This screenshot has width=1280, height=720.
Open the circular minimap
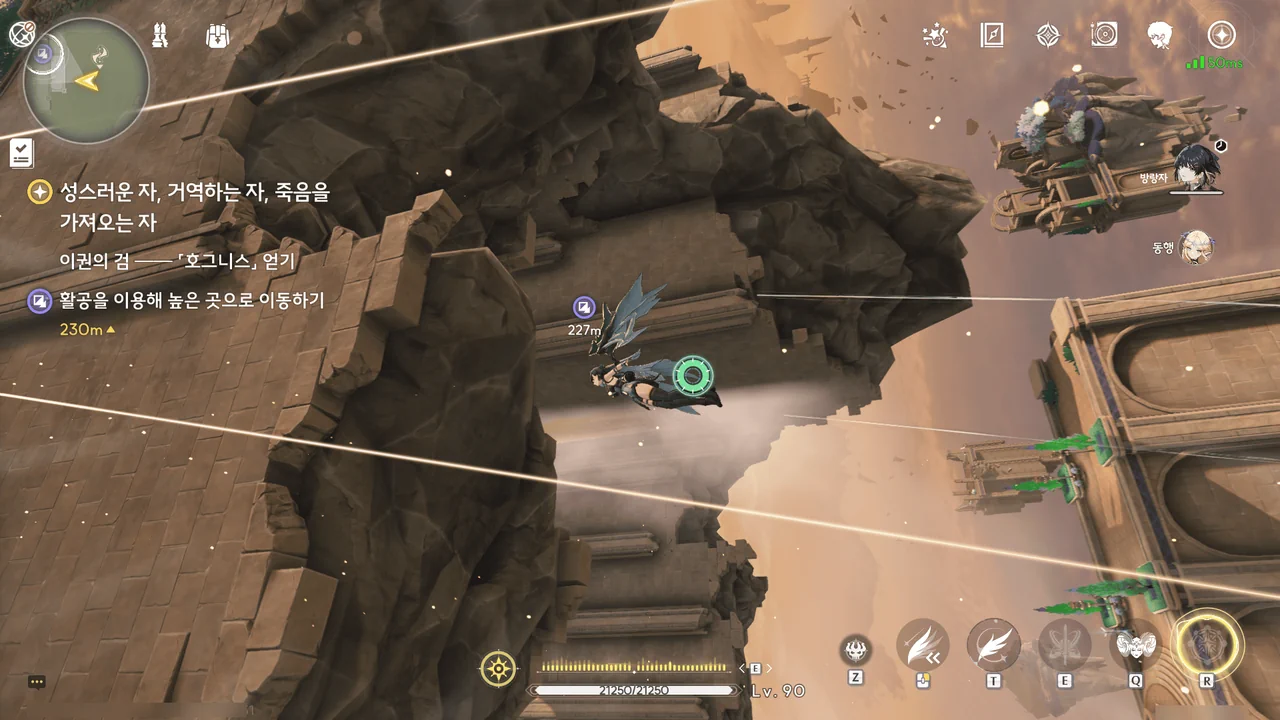tap(86, 81)
